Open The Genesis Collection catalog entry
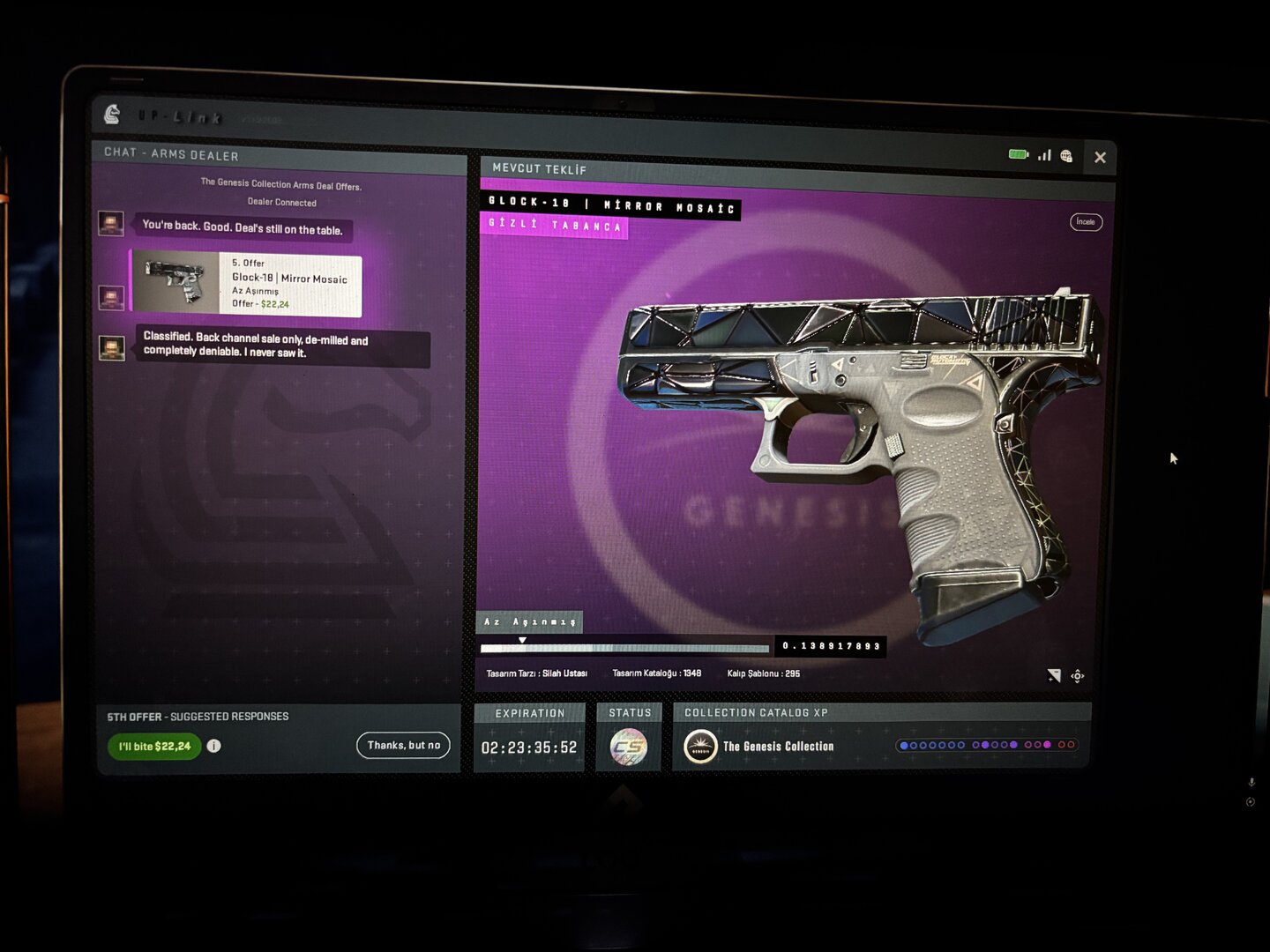This screenshot has width=1270, height=952. [x=758, y=747]
